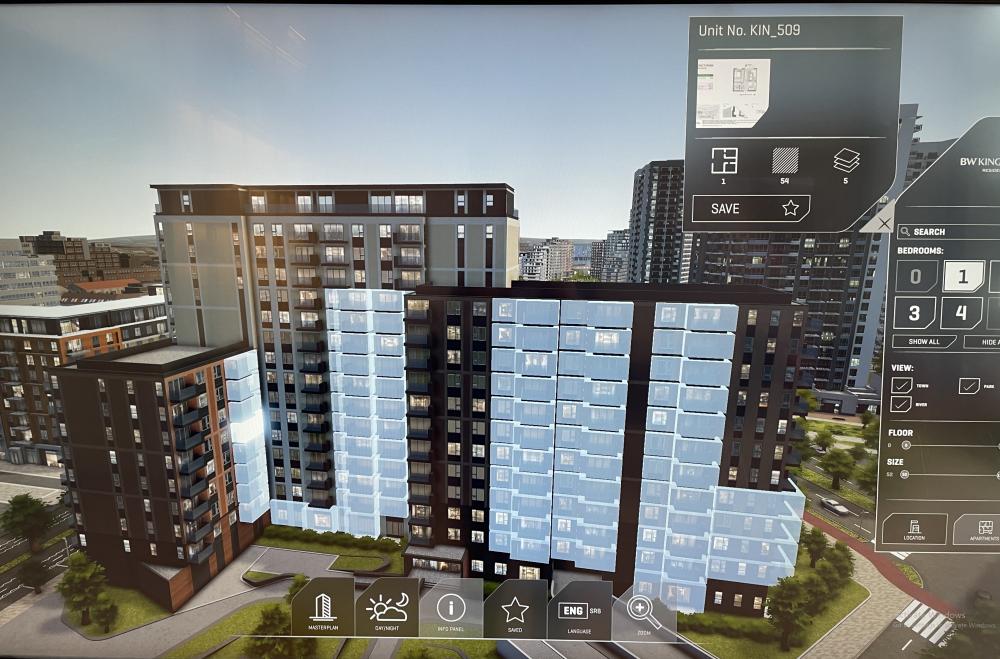Click the Floor slider handle
The image size is (1000, 659).
pos(906,444)
